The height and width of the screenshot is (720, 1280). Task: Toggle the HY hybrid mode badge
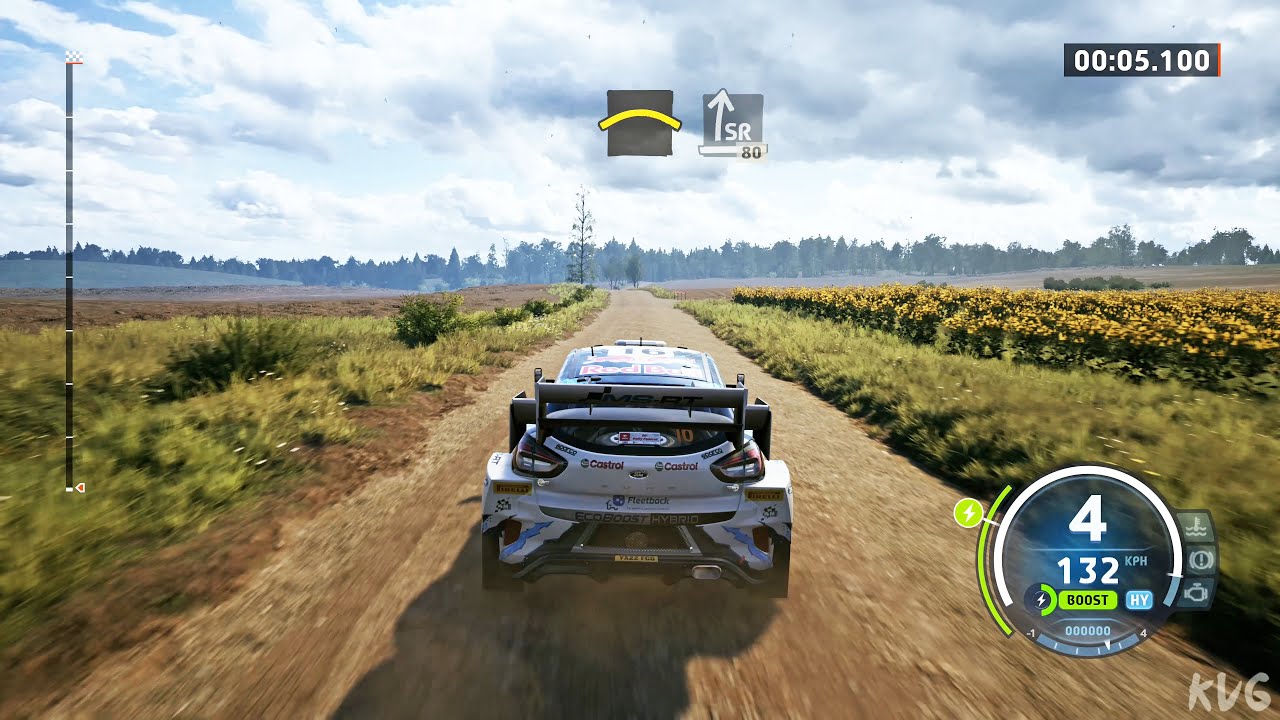pos(1138,600)
